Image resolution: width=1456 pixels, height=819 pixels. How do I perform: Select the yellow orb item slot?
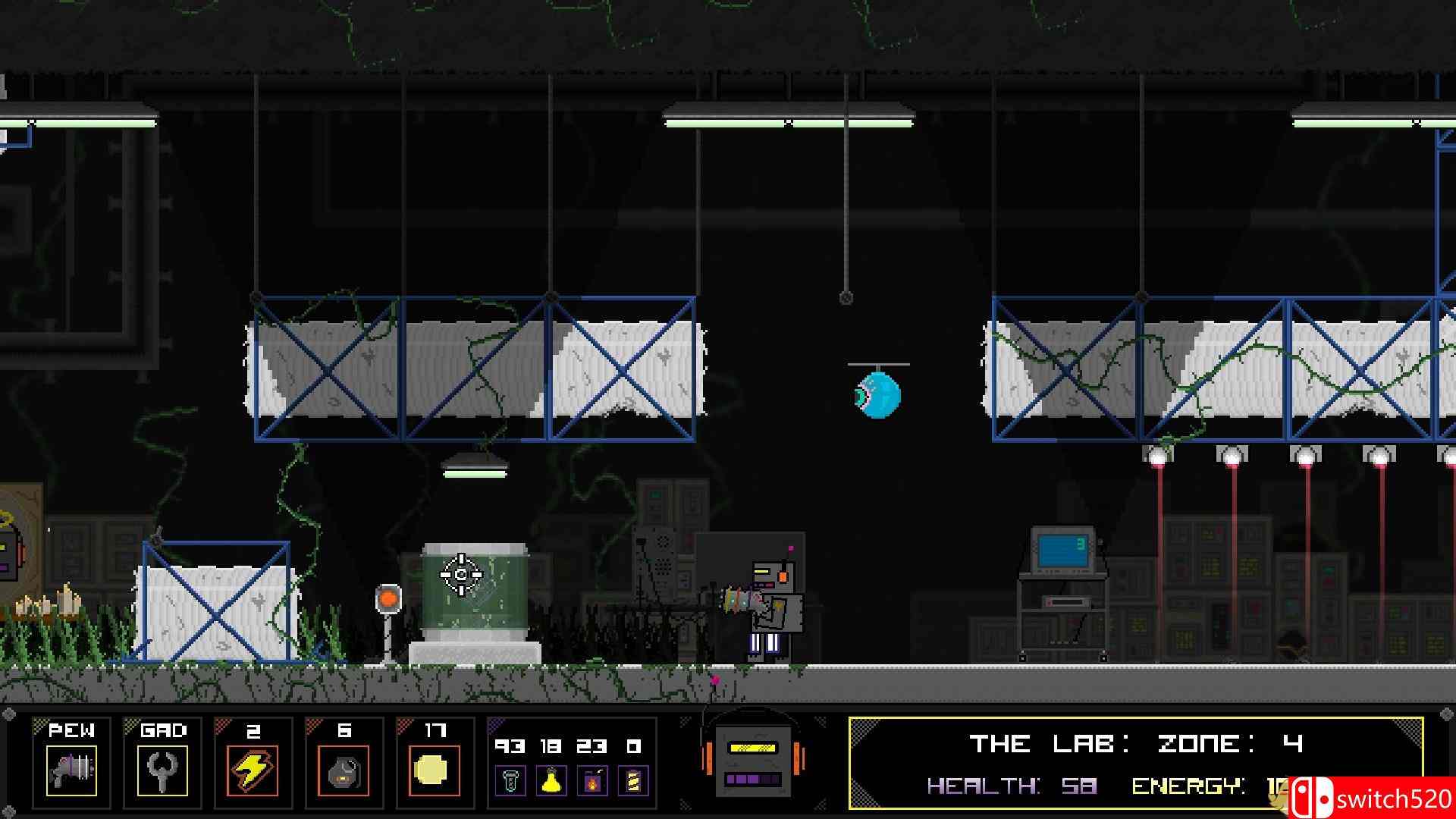click(x=435, y=770)
